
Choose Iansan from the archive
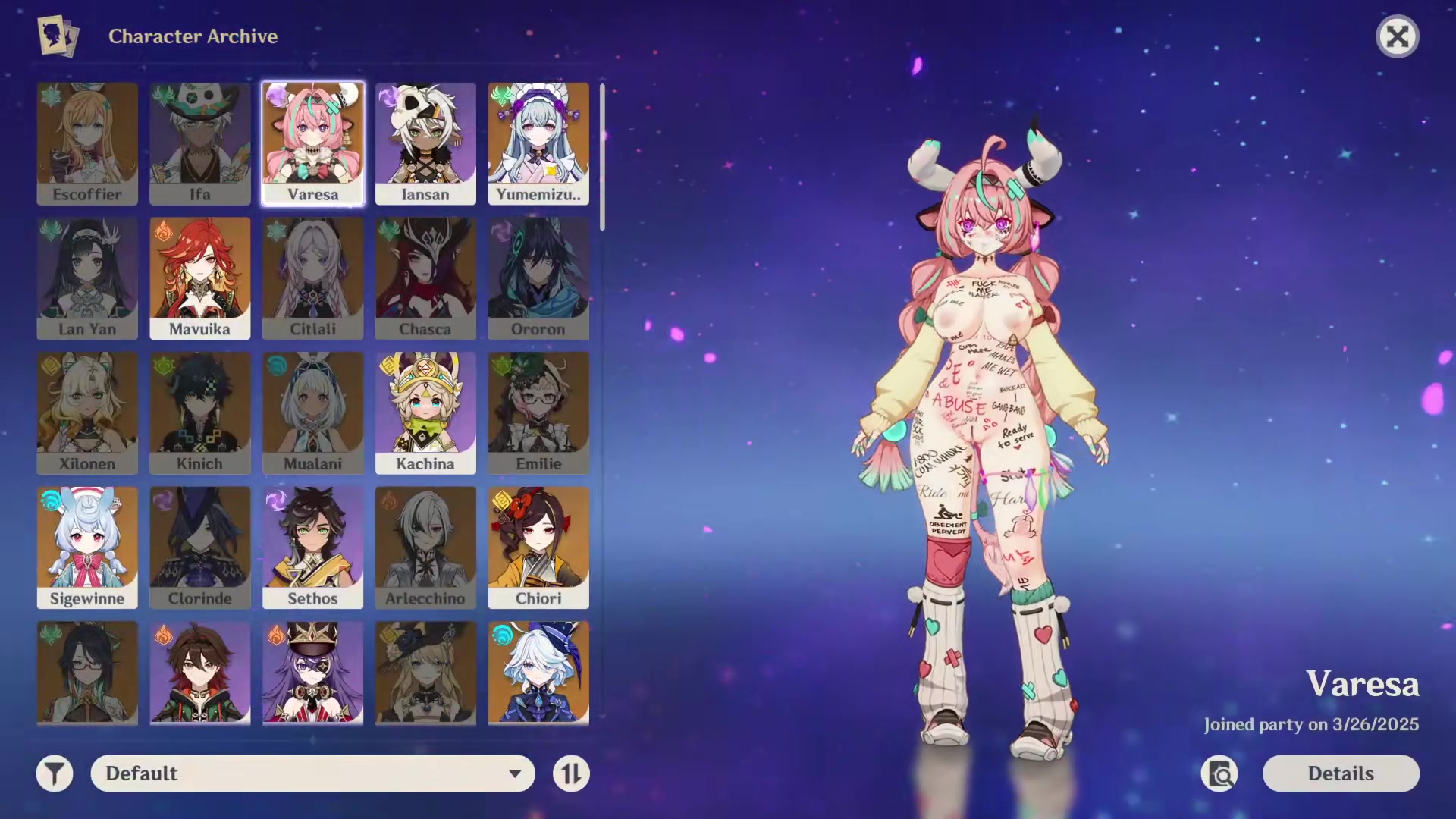click(x=425, y=144)
